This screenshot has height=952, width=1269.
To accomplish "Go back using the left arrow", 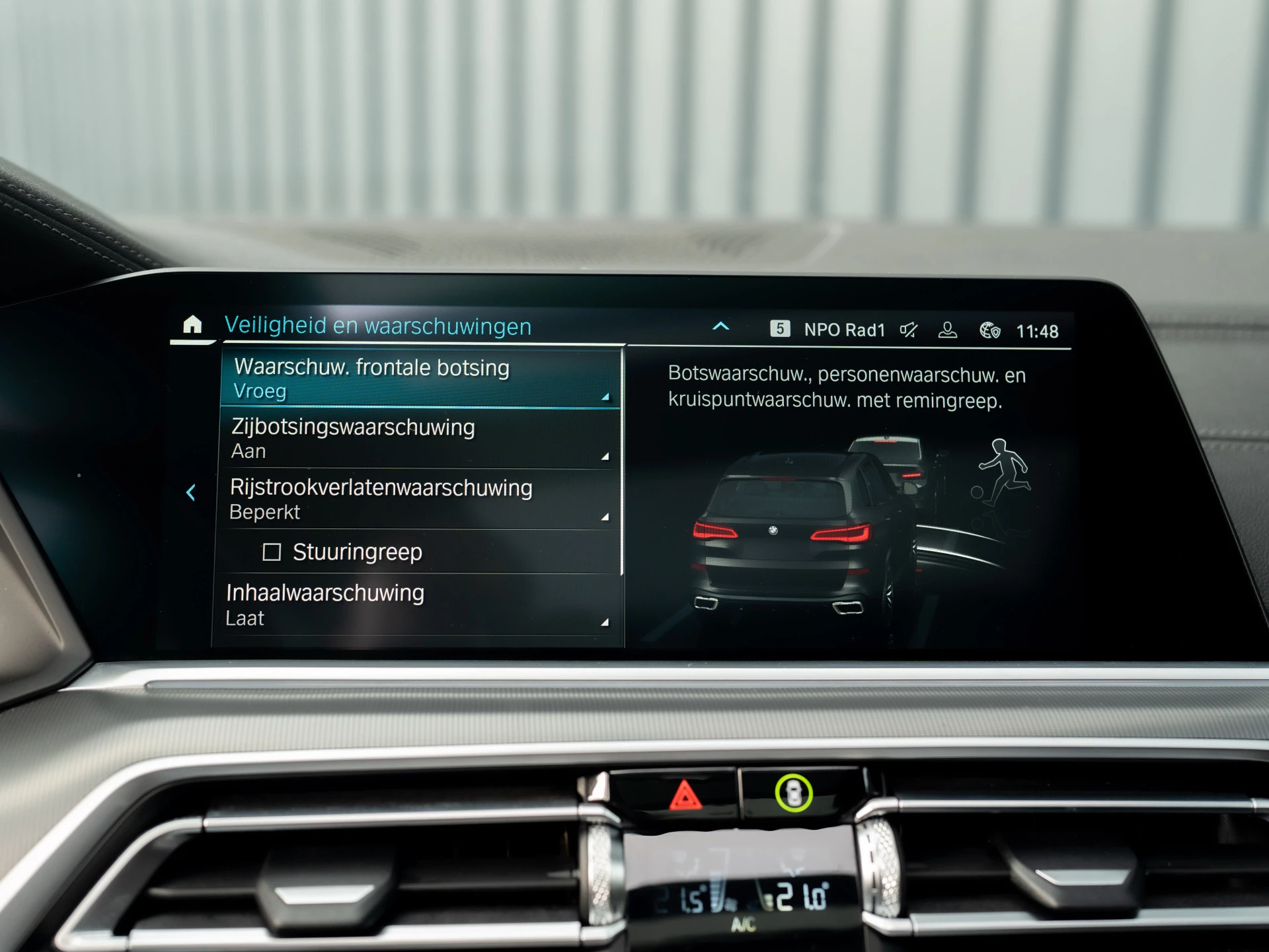I will [x=192, y=492].
